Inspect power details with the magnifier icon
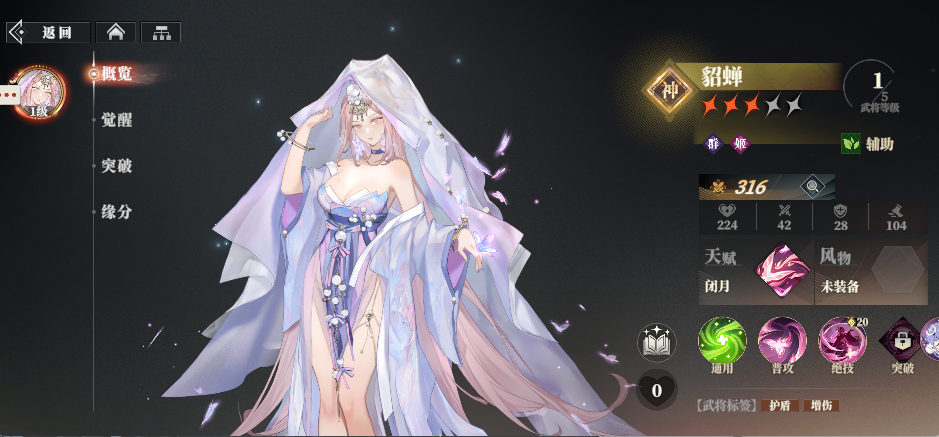 pyautogui.click(x=812, y=186)
